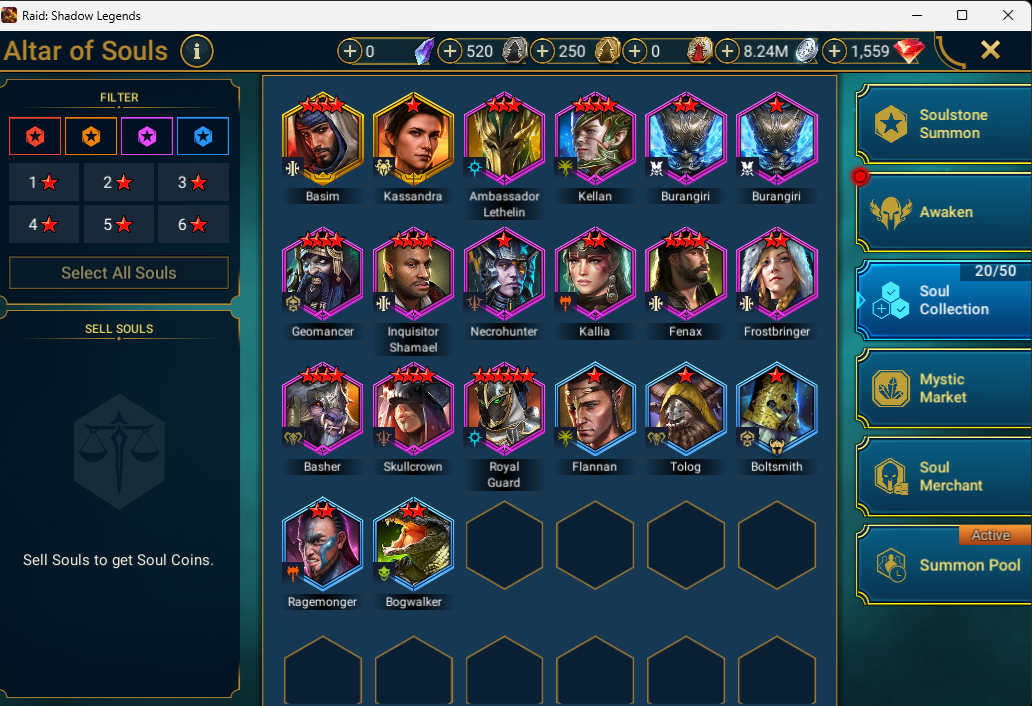Maximize the Raid: Shadow Legends window
The height and width of the screenshot is (706, 1032).
(962, 15)
